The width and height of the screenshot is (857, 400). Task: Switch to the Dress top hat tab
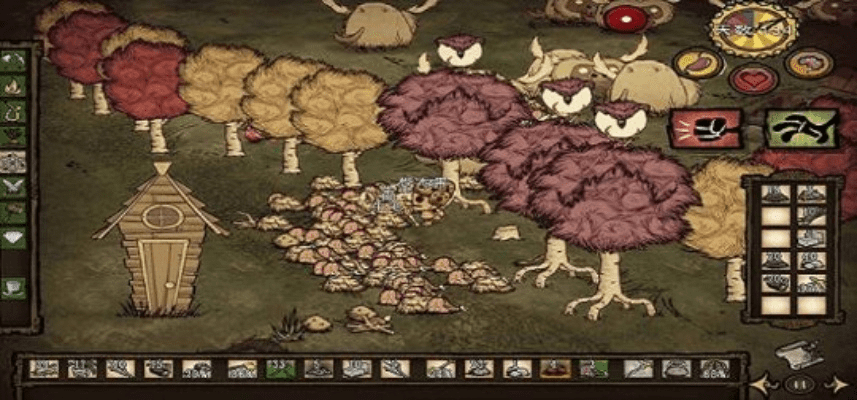tap(15, 287)
